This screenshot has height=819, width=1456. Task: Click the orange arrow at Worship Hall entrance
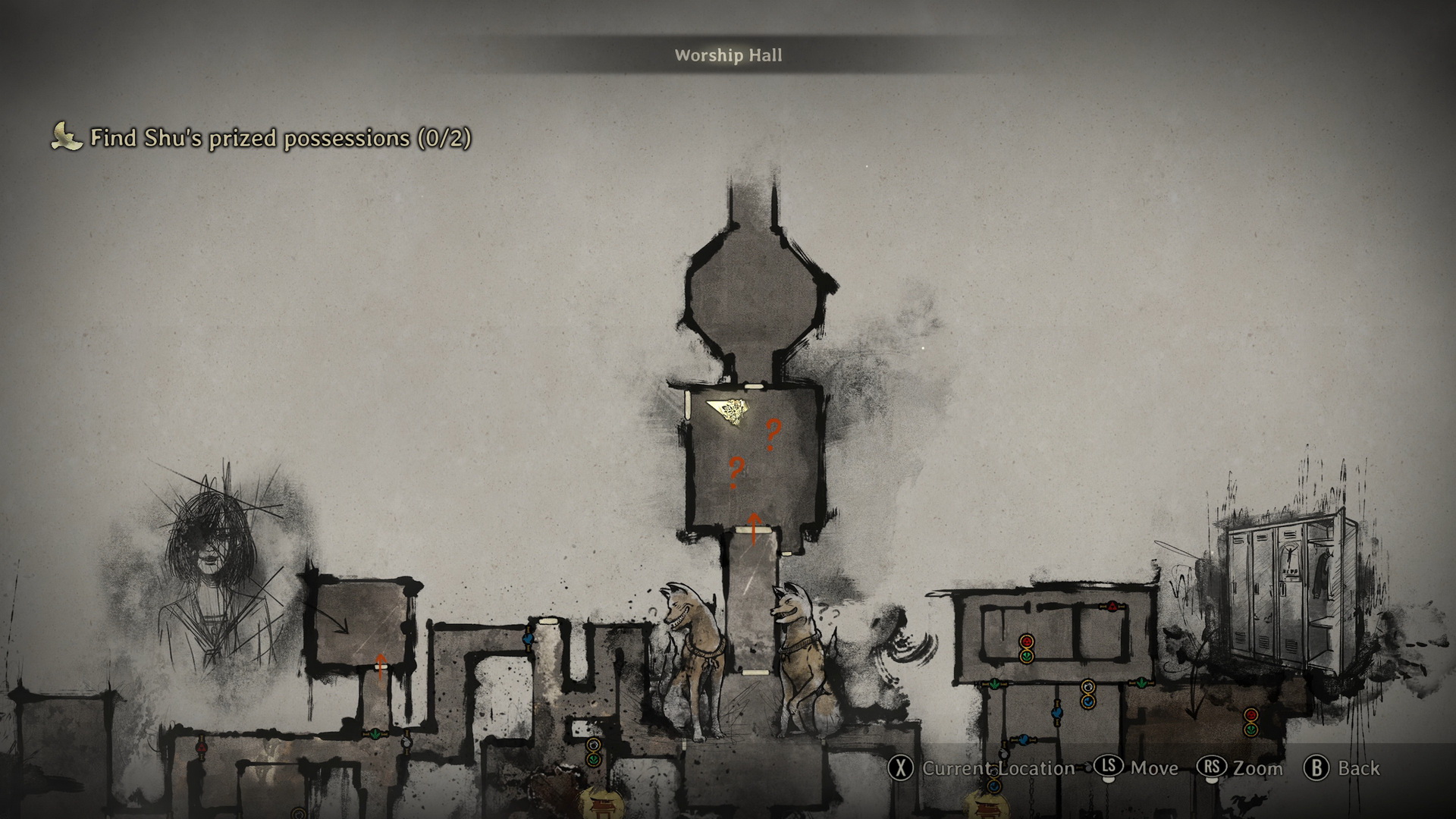pyautogui.click(x=754, y=529)
